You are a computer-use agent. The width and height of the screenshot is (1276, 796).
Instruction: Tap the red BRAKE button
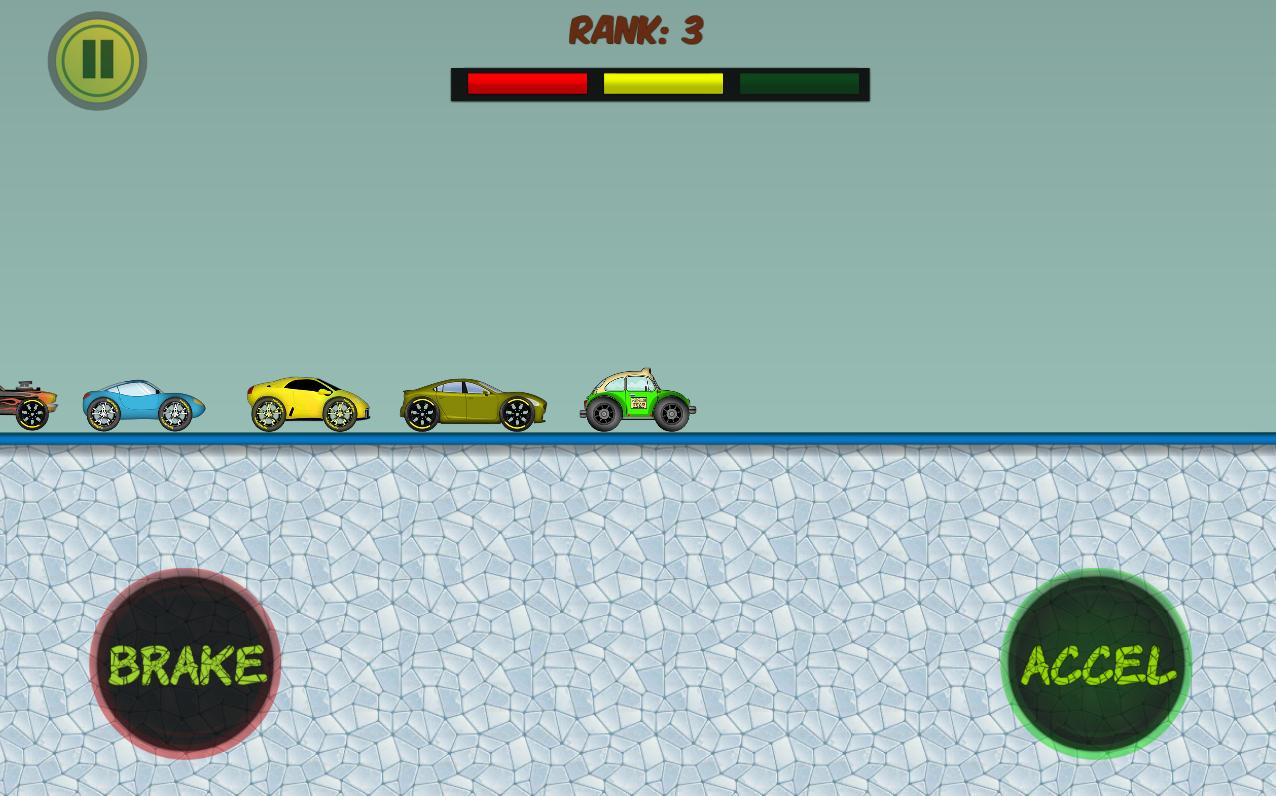pyautogui.click(x=185, y=664)
